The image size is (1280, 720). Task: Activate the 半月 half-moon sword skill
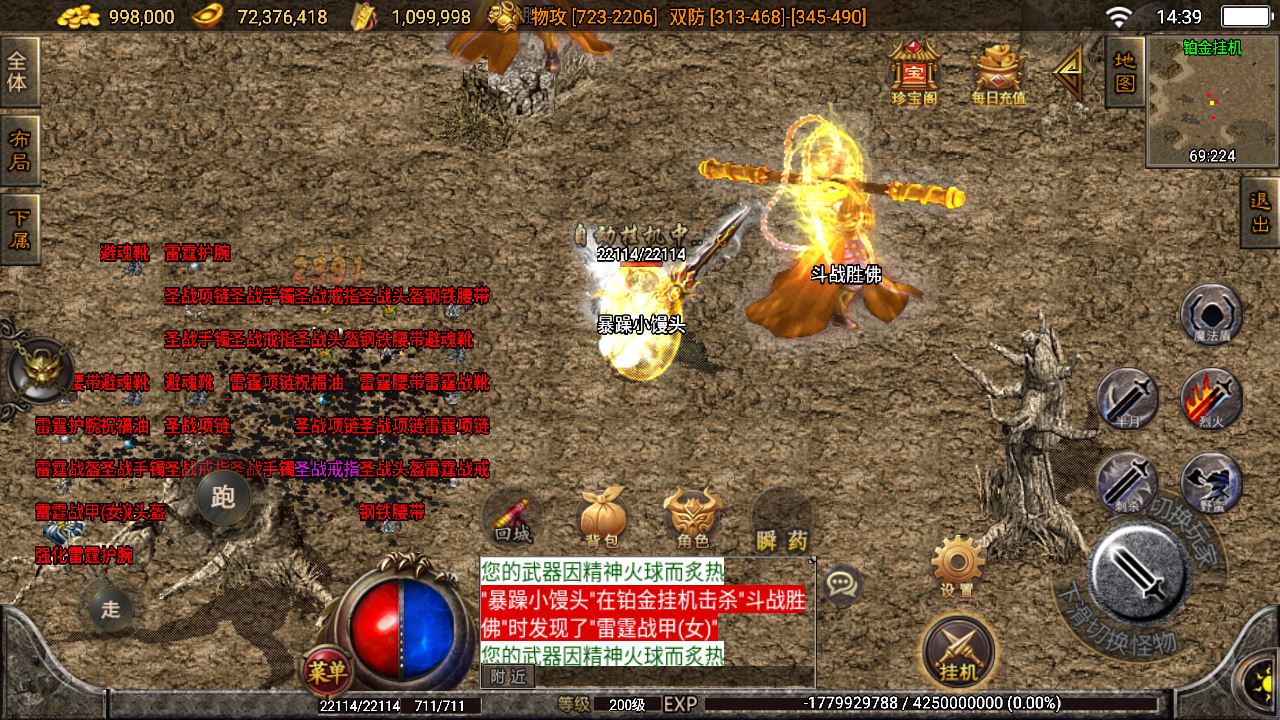(1127, 398)
